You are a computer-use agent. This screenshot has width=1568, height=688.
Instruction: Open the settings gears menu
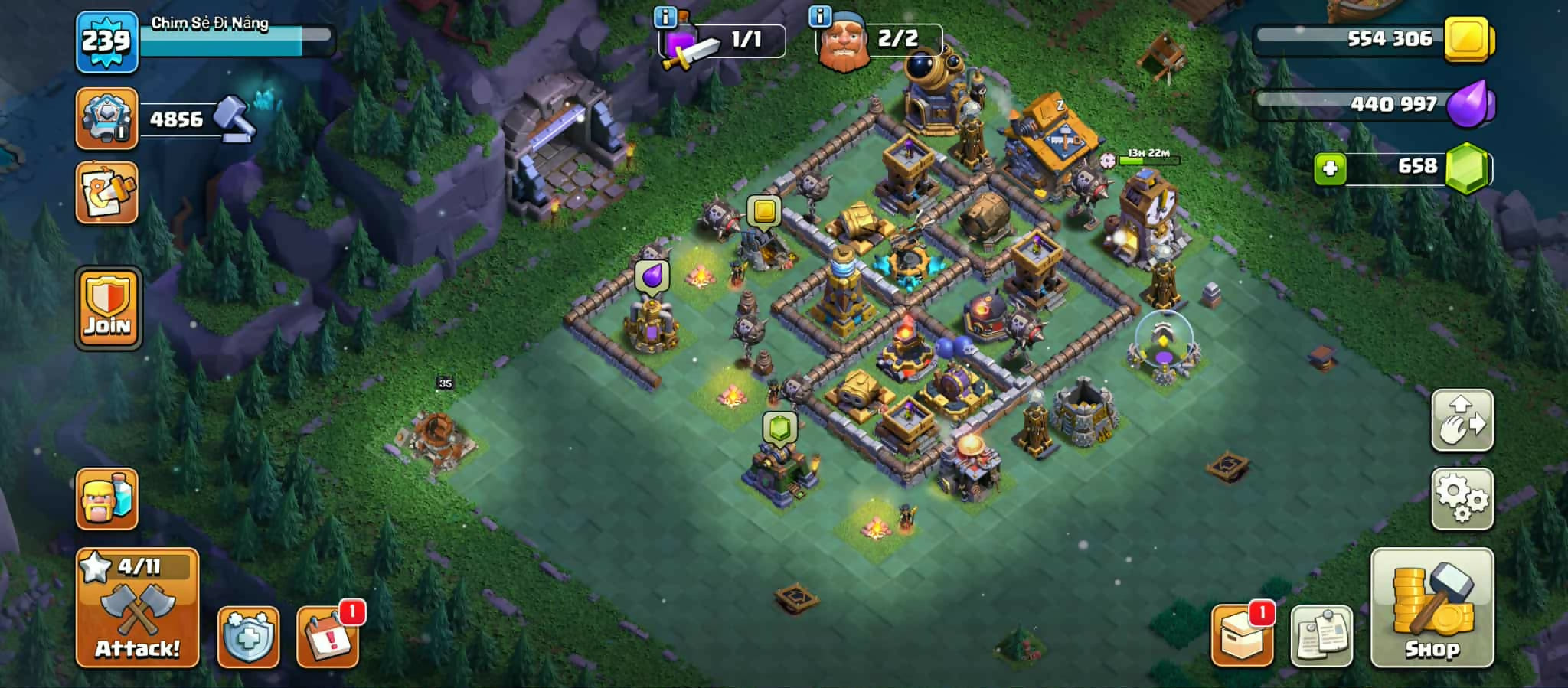tap(1462, 499)
